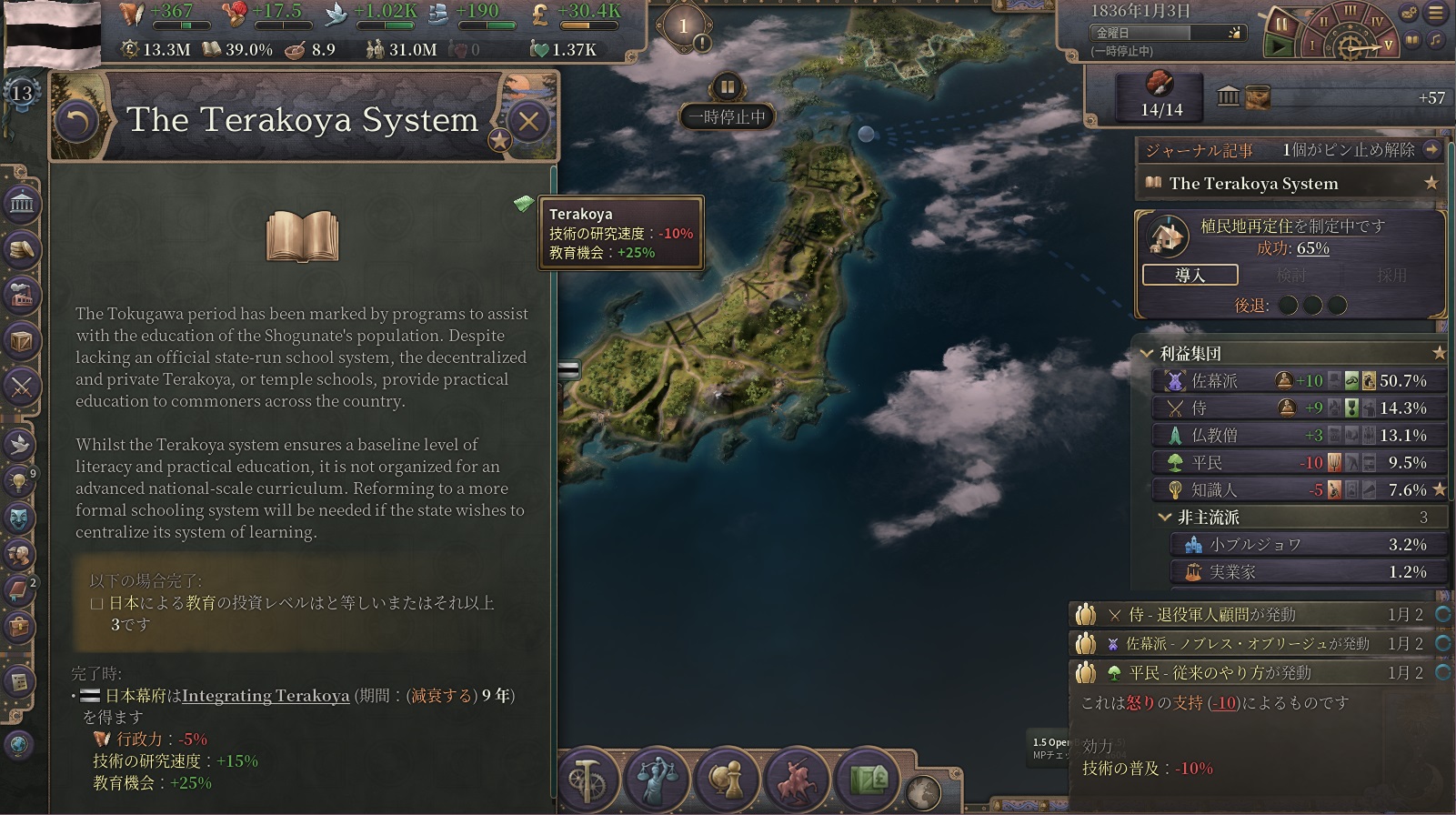1456x815 pixels.
Task: Go back using the return arrow button
Action: click(77, 121)
